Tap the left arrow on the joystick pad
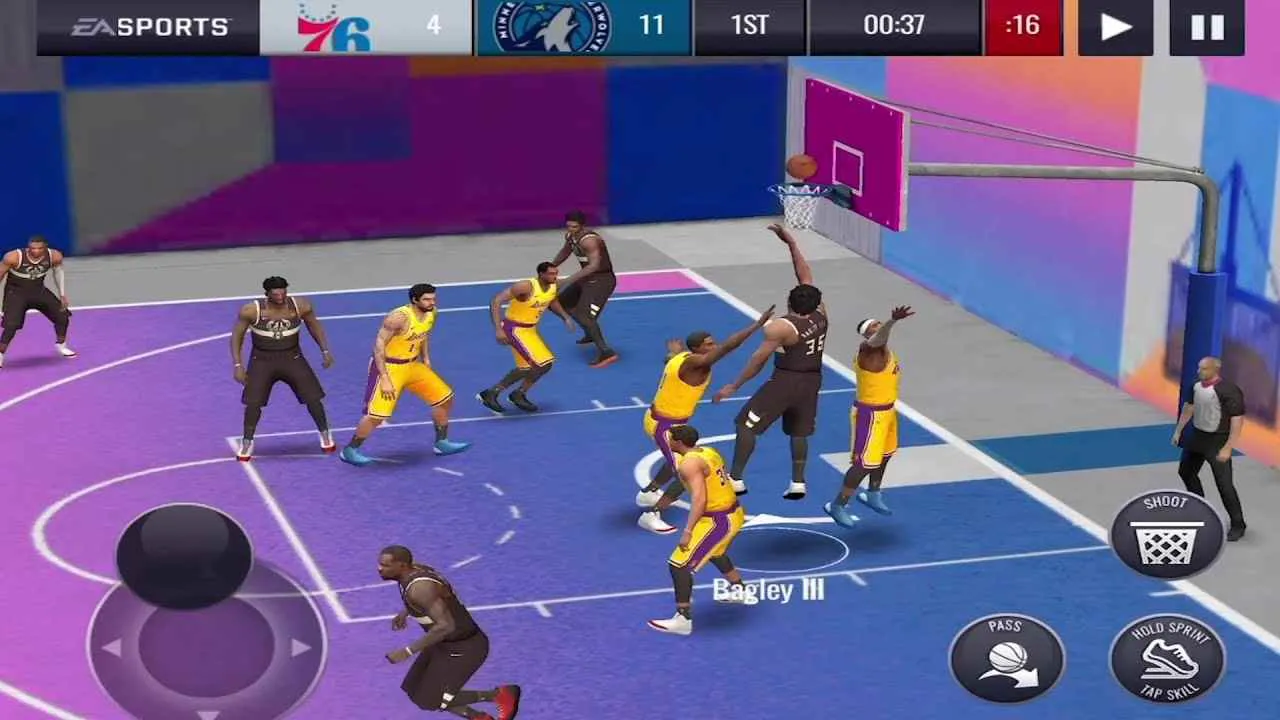This screenshot has width=1280, height=720. point(112,646)
